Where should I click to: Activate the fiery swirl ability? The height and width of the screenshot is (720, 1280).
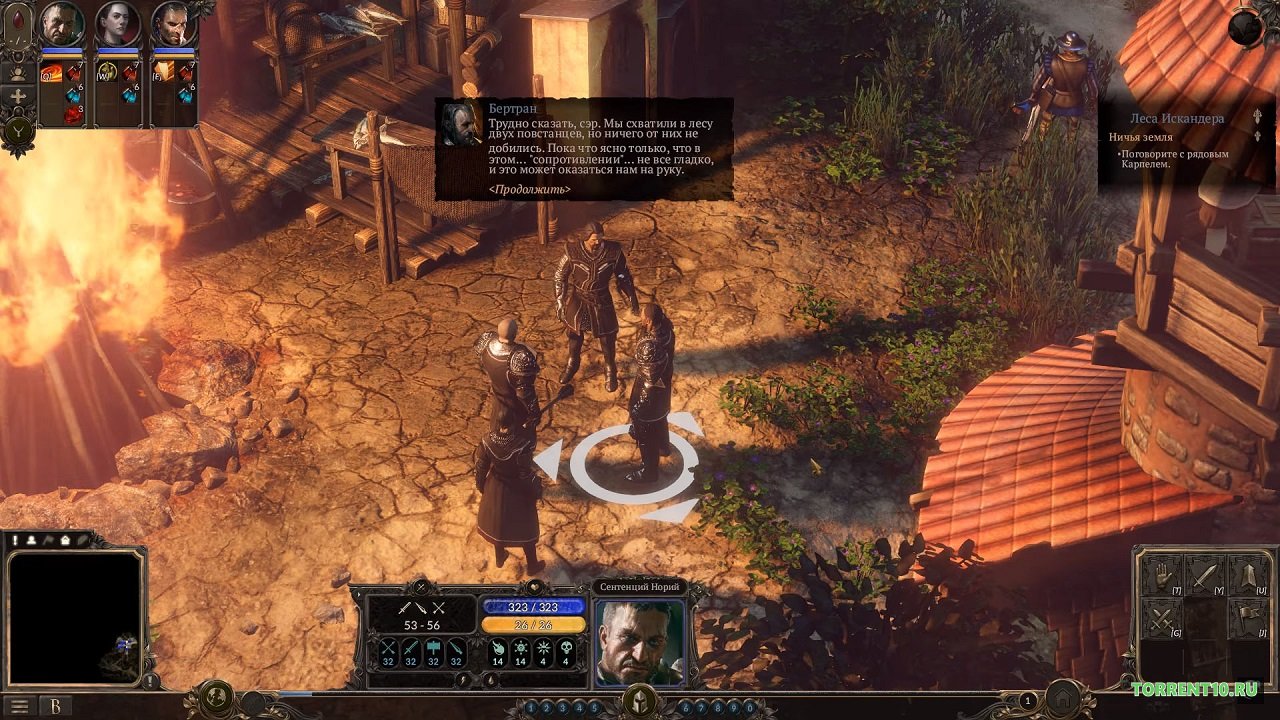pos(51,73)
